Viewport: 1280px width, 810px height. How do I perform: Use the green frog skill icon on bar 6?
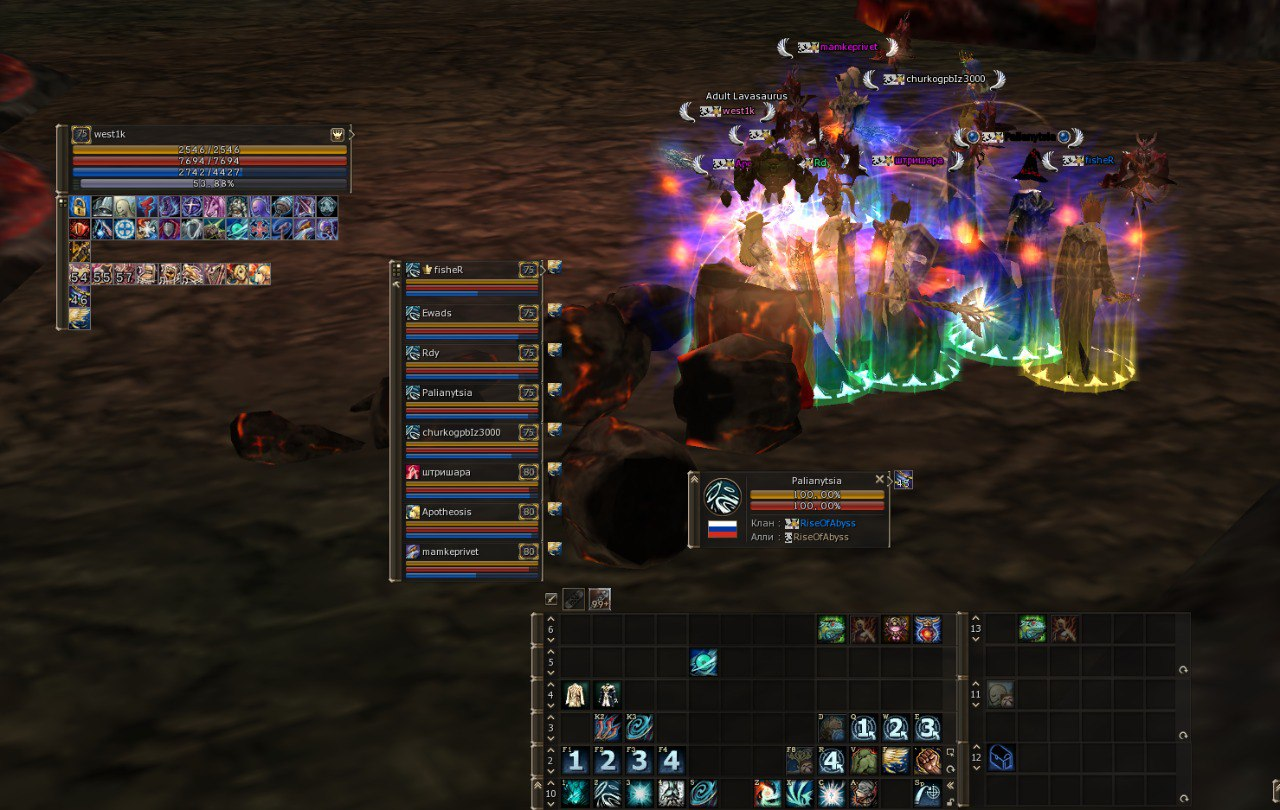[x=831, y=629]
